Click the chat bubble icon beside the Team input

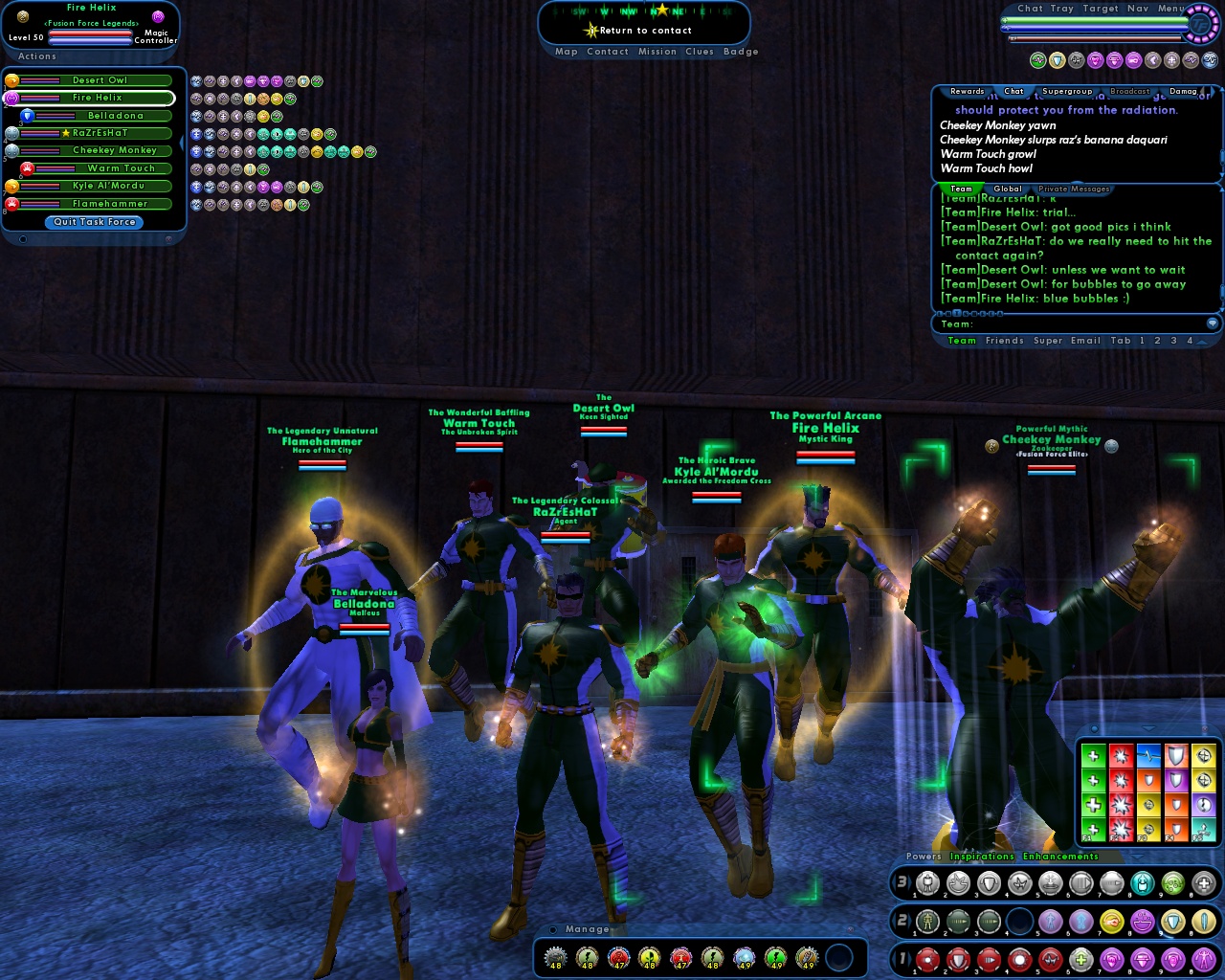pyautogui.click(x=1212, y=323)
